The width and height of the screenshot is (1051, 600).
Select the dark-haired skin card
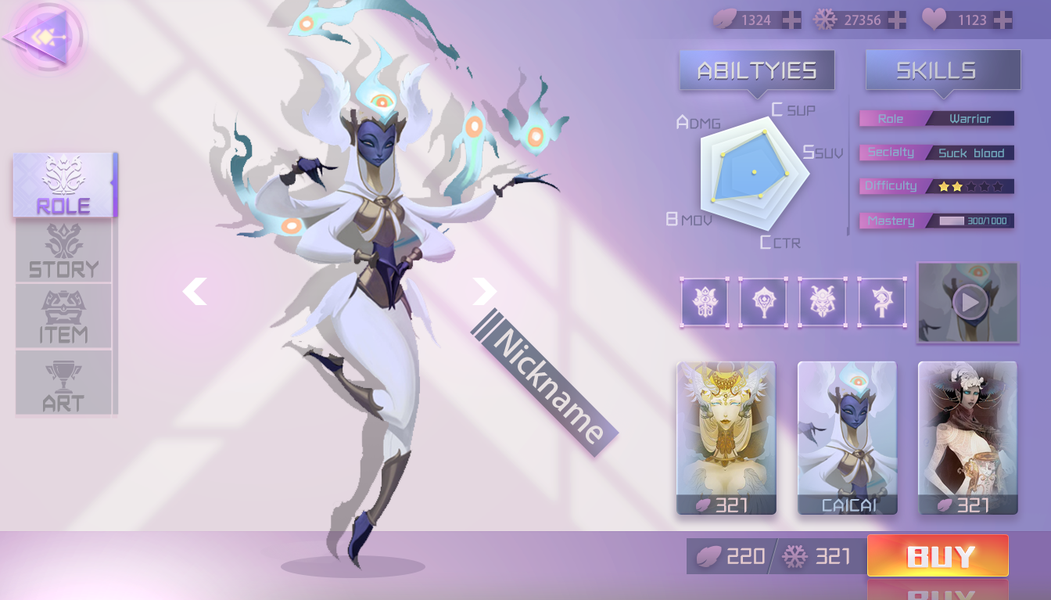pyautogui.click(x=968, y=437)
